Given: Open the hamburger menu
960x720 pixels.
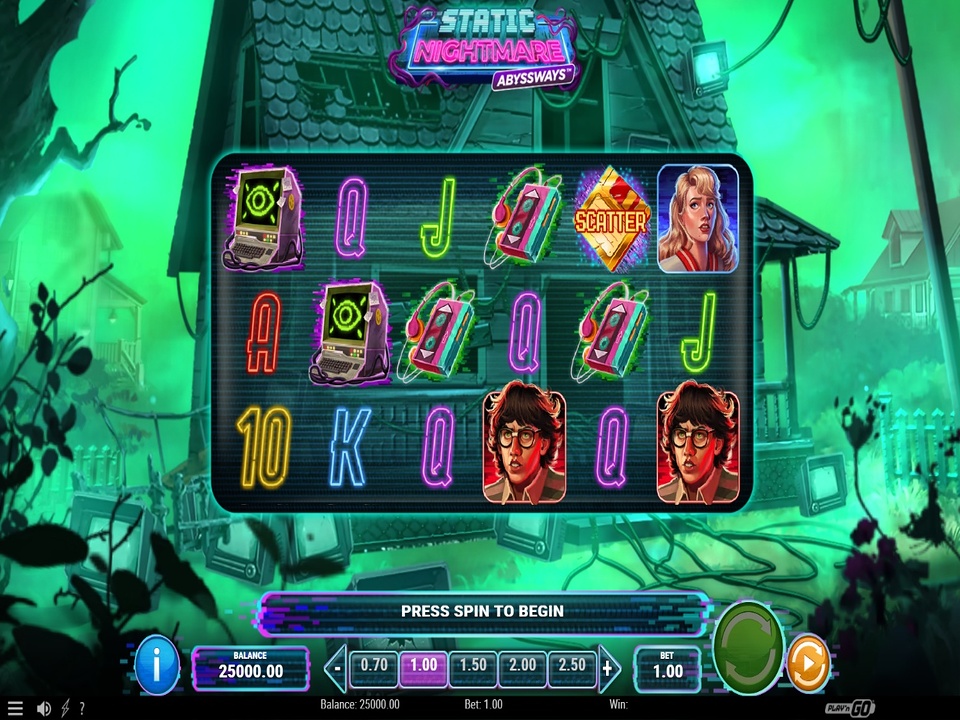Looking at the screenshot, I should (x=14, y=708).
